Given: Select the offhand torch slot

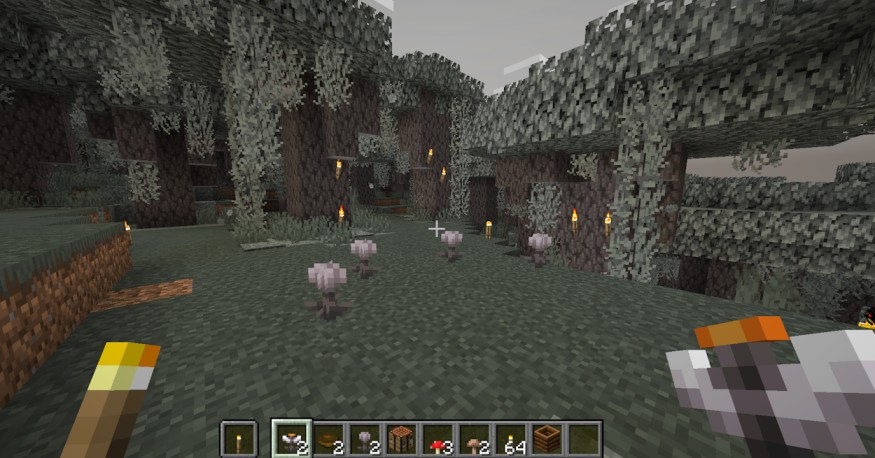Looking at the screenshot, I should tap(237, 438).
